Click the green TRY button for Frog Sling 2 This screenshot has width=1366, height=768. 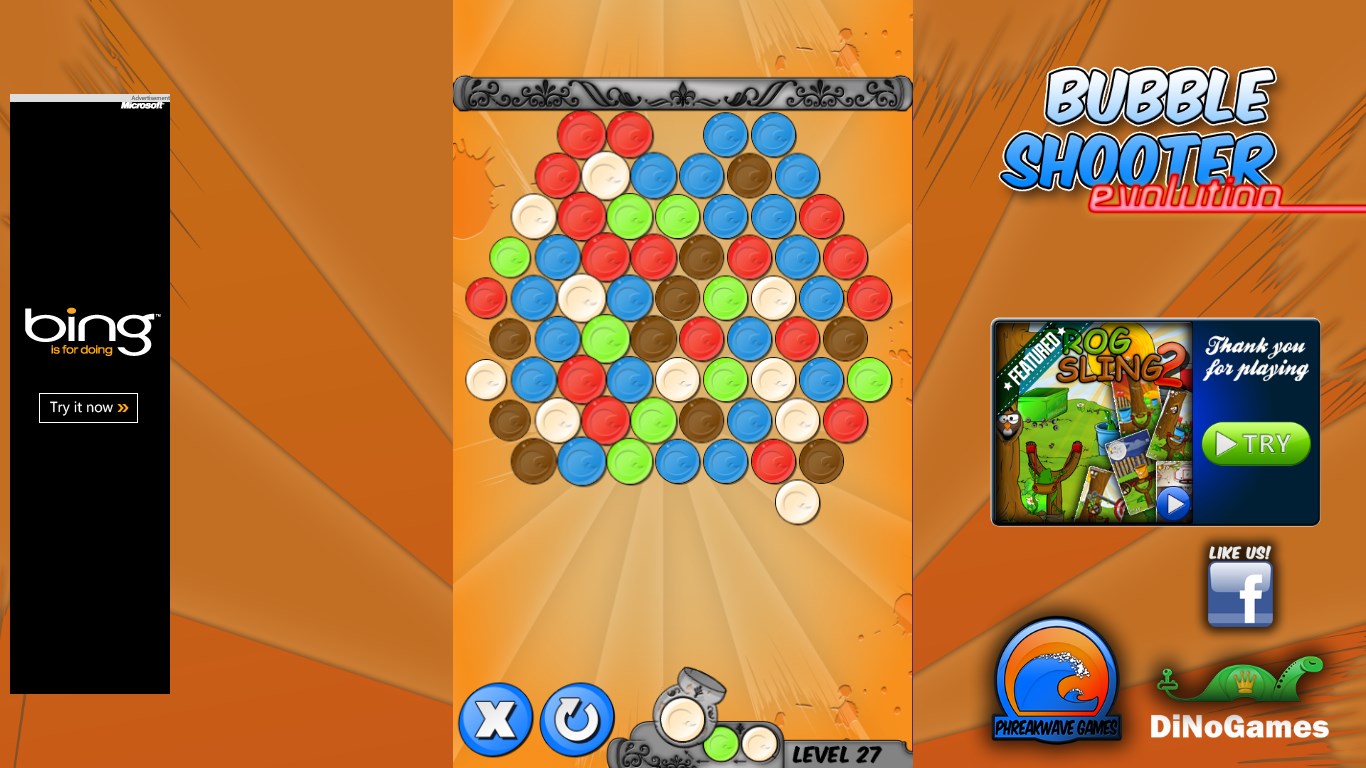coord(1256,443)
